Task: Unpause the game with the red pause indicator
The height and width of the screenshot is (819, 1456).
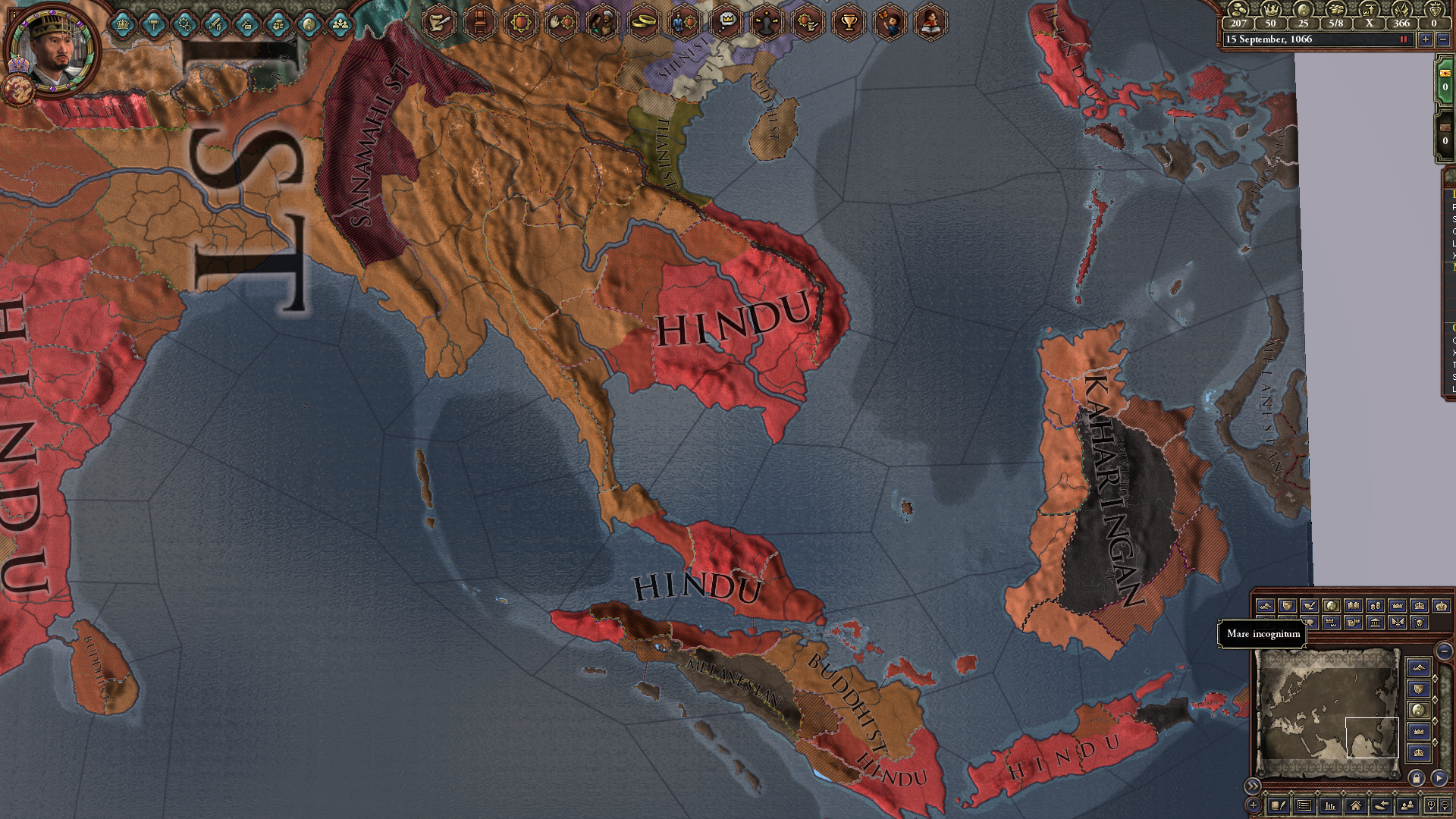Action: coord(1404,39)
